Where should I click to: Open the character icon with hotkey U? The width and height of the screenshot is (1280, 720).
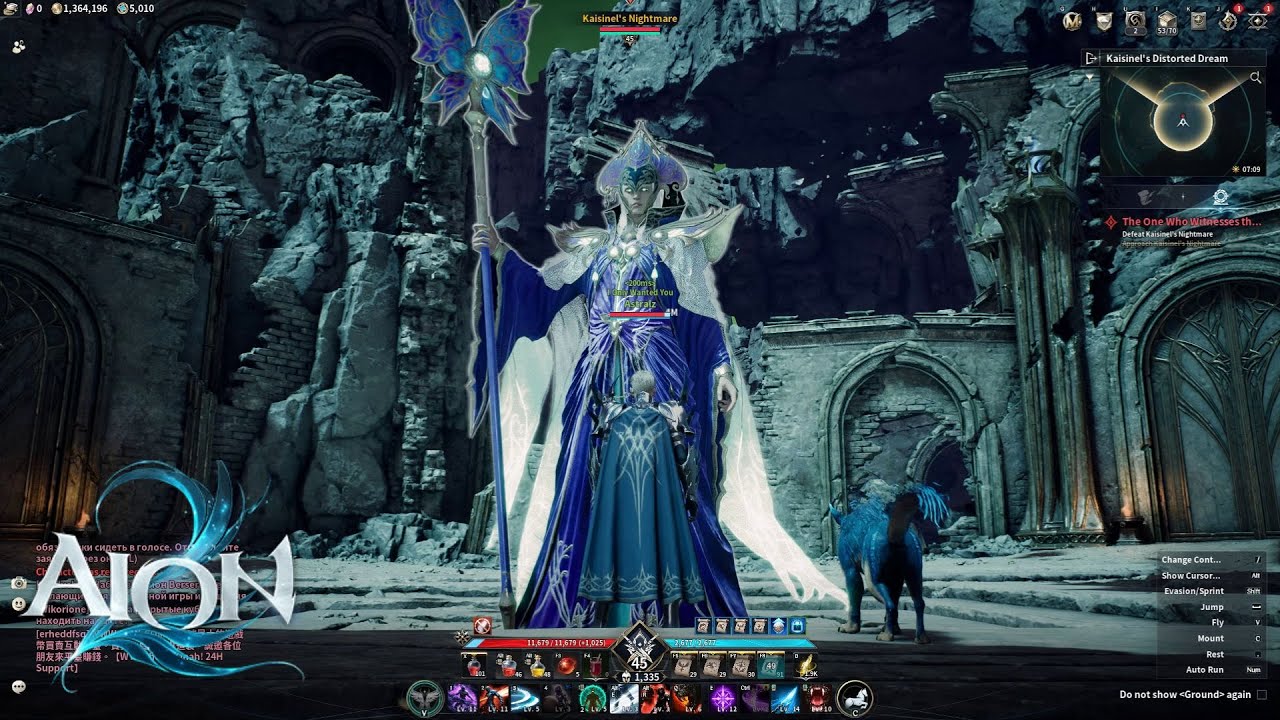(x=1135, y=20)
